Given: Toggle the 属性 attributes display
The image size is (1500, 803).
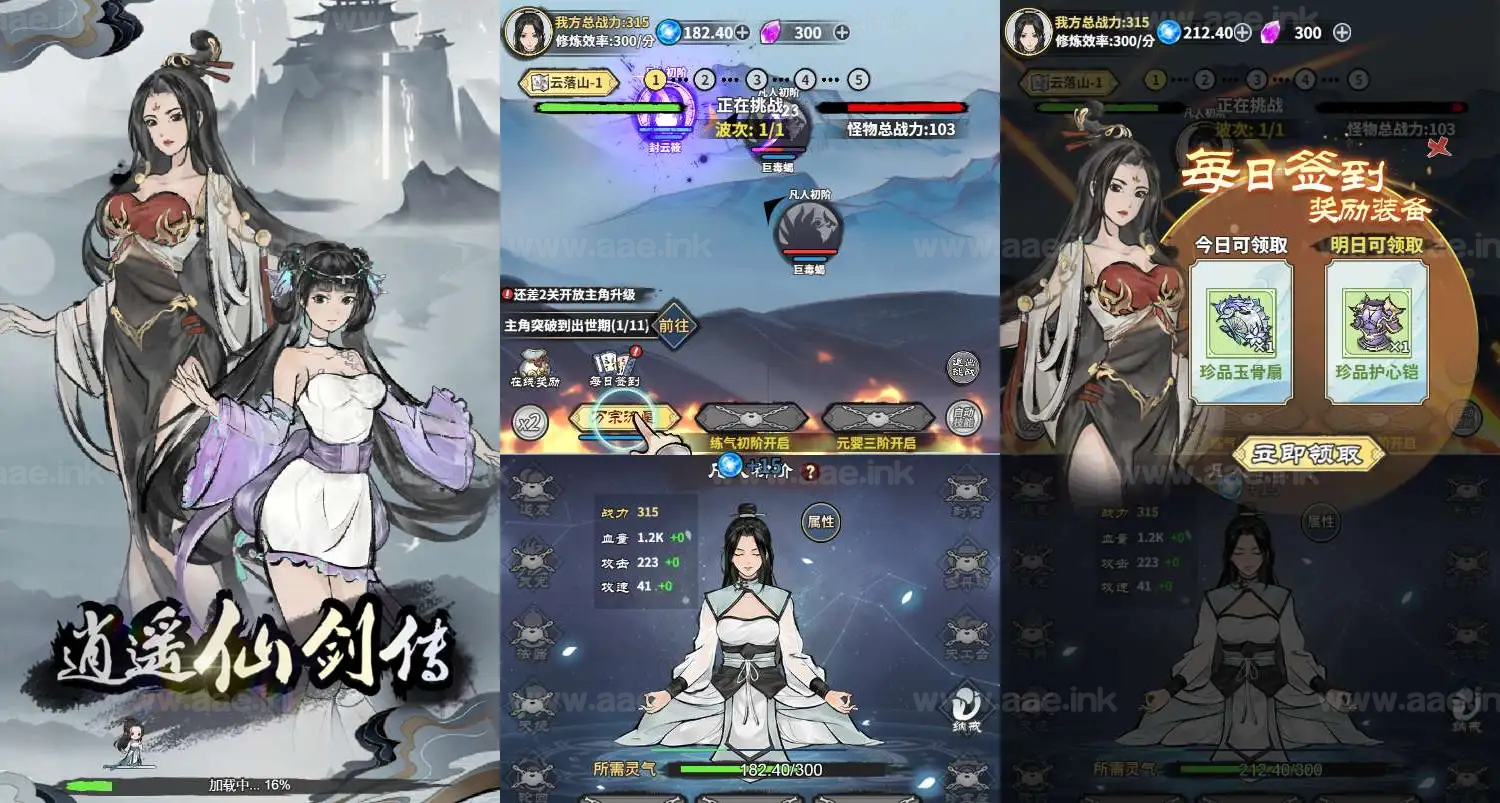Looking at the screenshot, I should click(822, 520).
